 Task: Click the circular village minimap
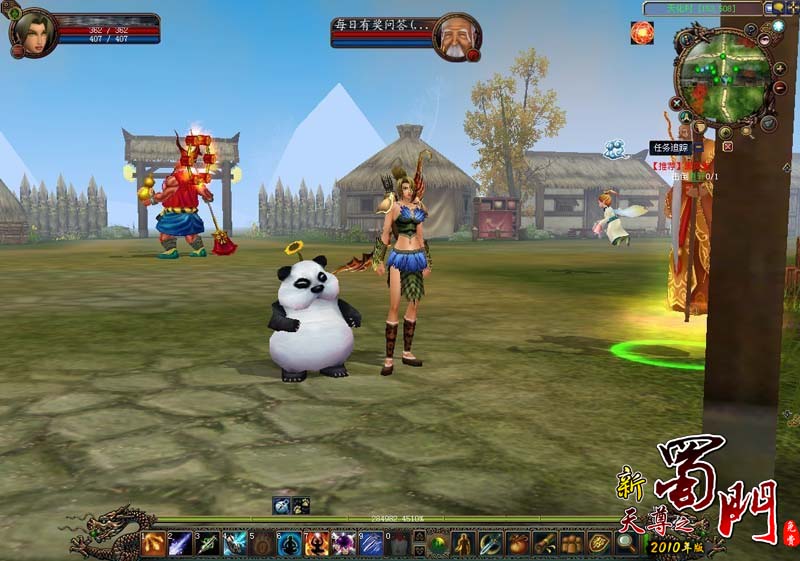723,75
